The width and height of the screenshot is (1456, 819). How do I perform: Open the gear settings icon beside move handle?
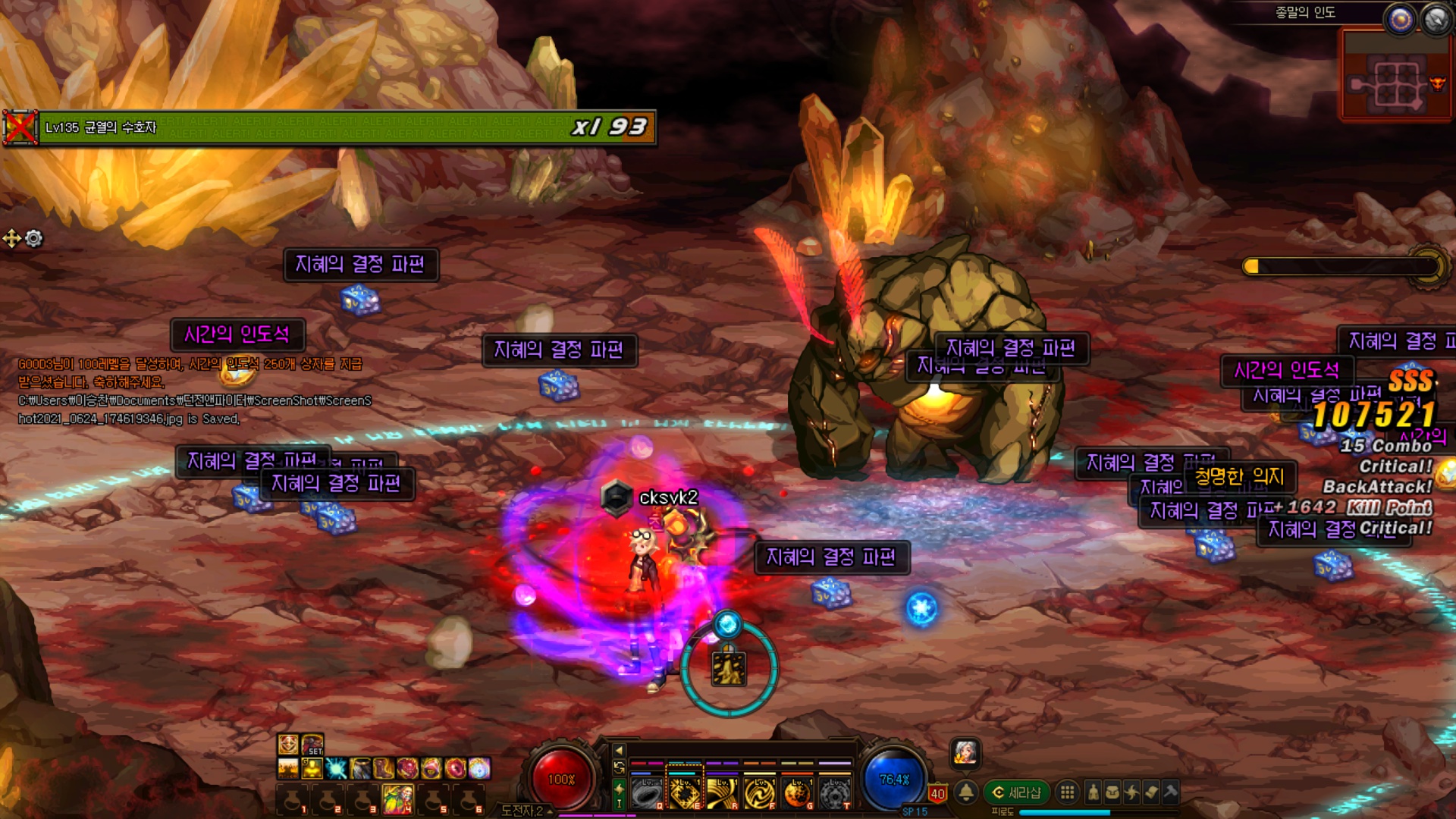[x=34, y=239]
